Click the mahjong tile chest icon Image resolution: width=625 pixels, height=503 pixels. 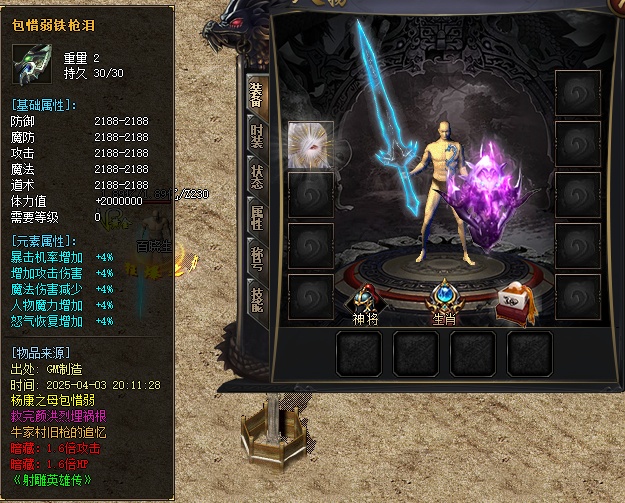[516, 298]
